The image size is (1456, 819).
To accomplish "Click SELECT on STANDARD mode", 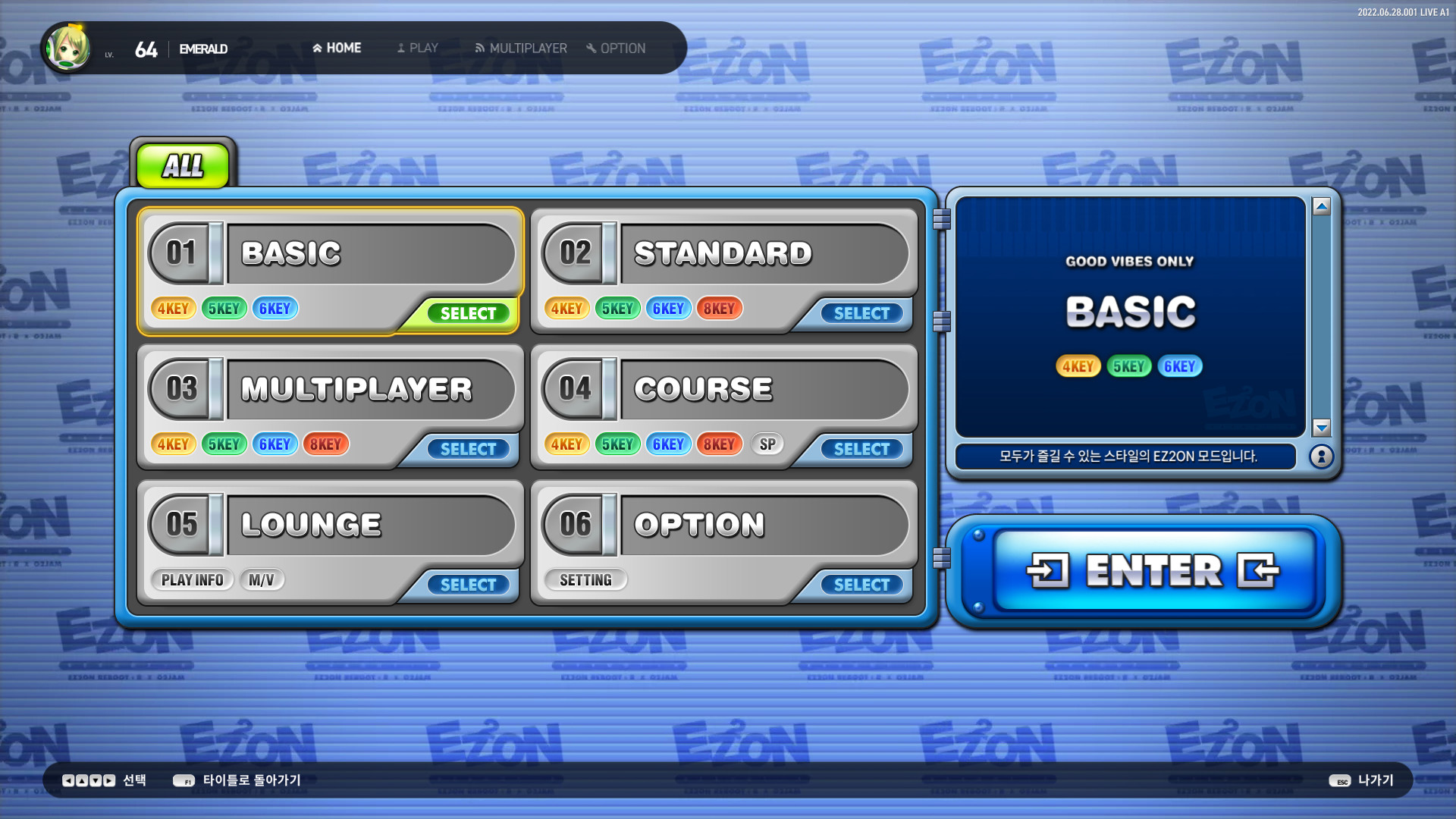I will pyautogui.click(x=861, y=313).
